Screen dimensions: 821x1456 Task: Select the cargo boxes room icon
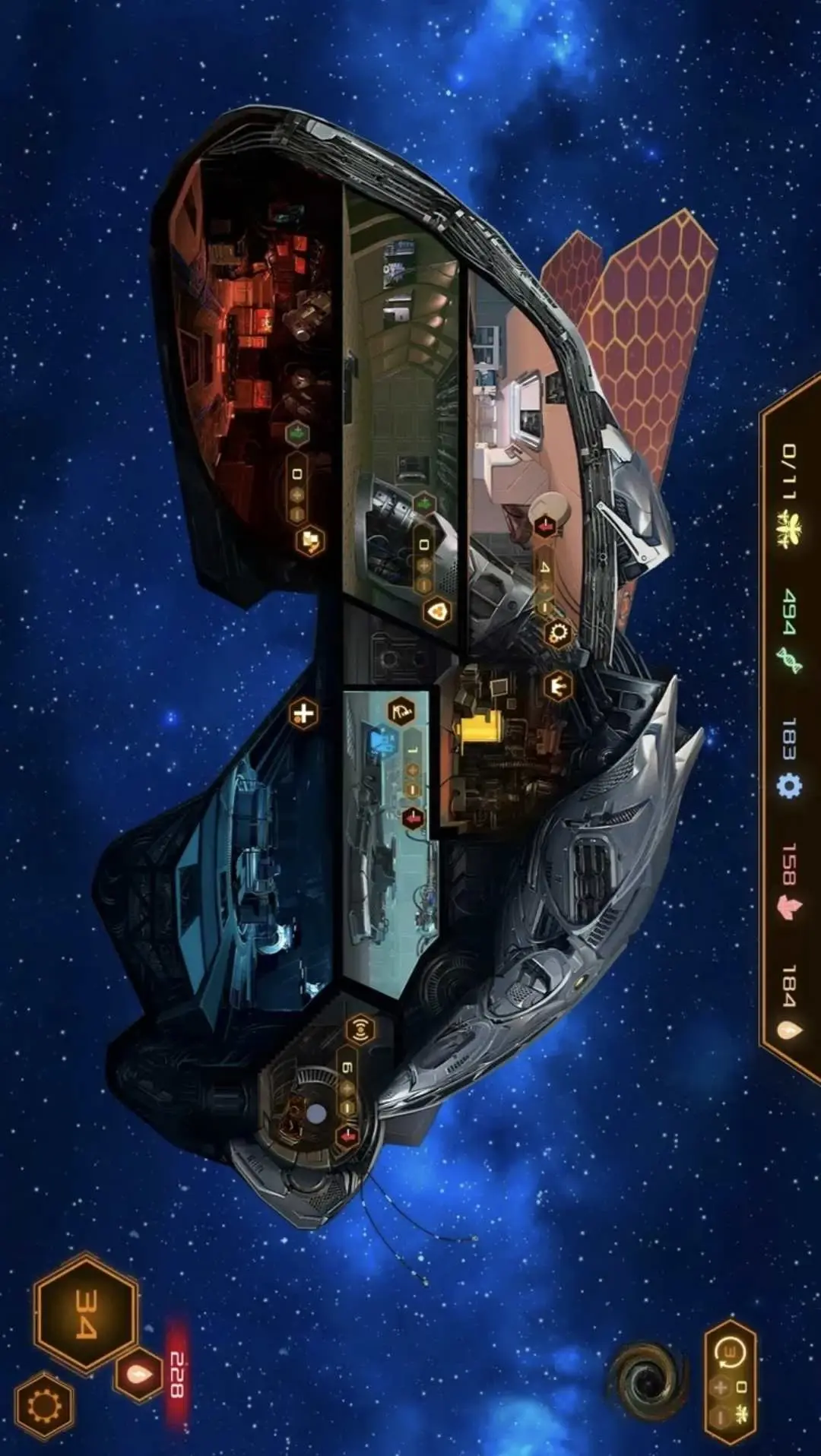tap(309, 541)
